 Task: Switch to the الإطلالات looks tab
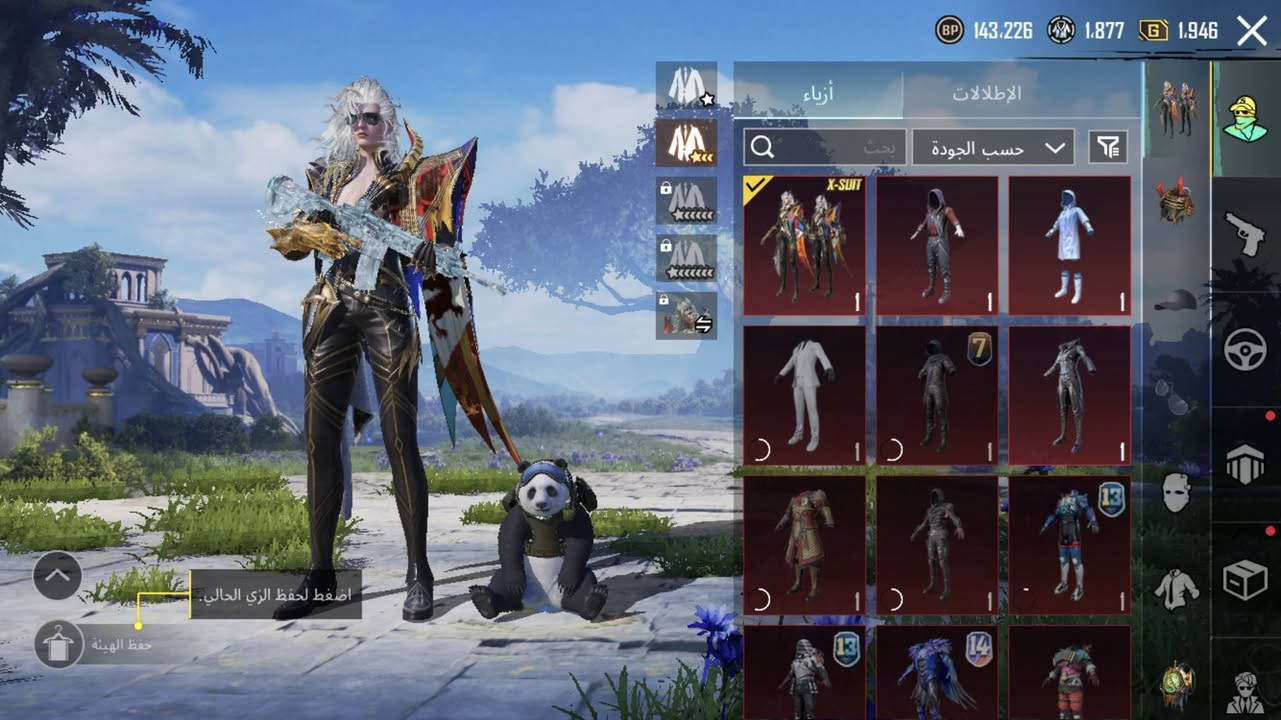pyautogui.click(x=1016, y=93)
